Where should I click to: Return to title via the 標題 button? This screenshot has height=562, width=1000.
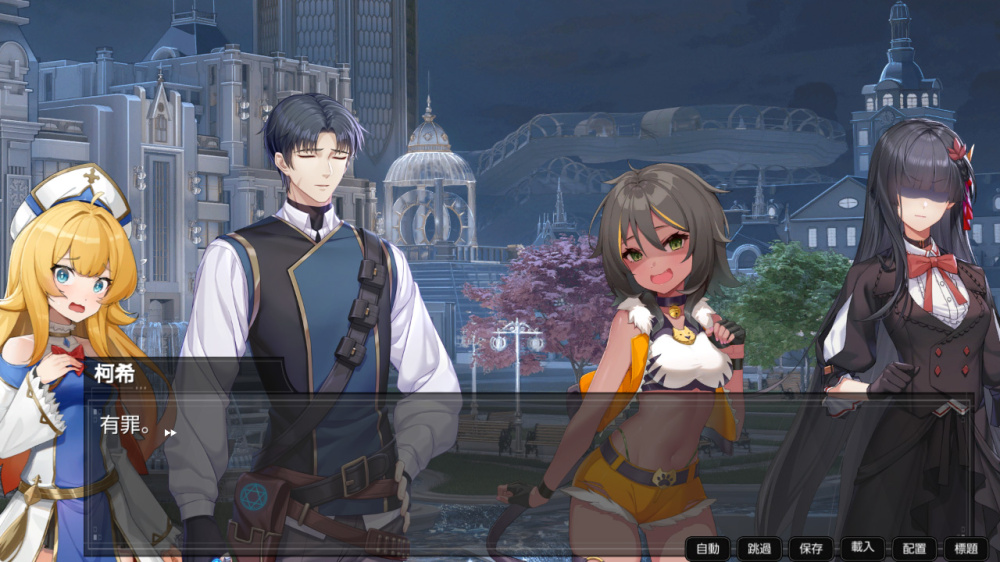pos(966,548)
